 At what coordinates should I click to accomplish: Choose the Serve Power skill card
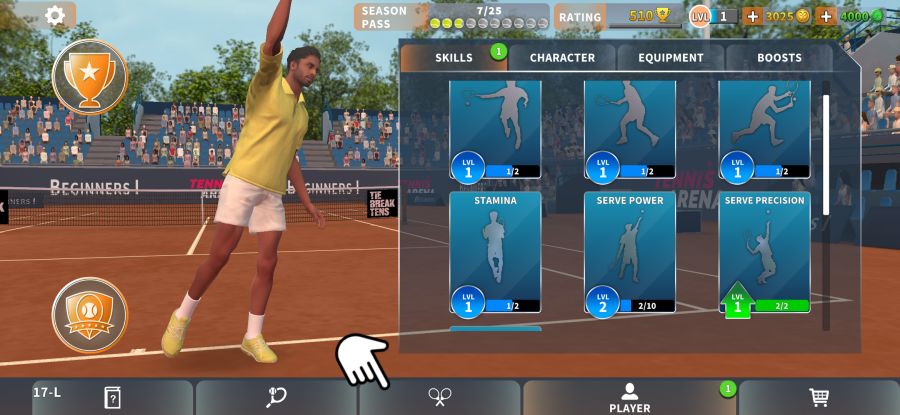630,252
